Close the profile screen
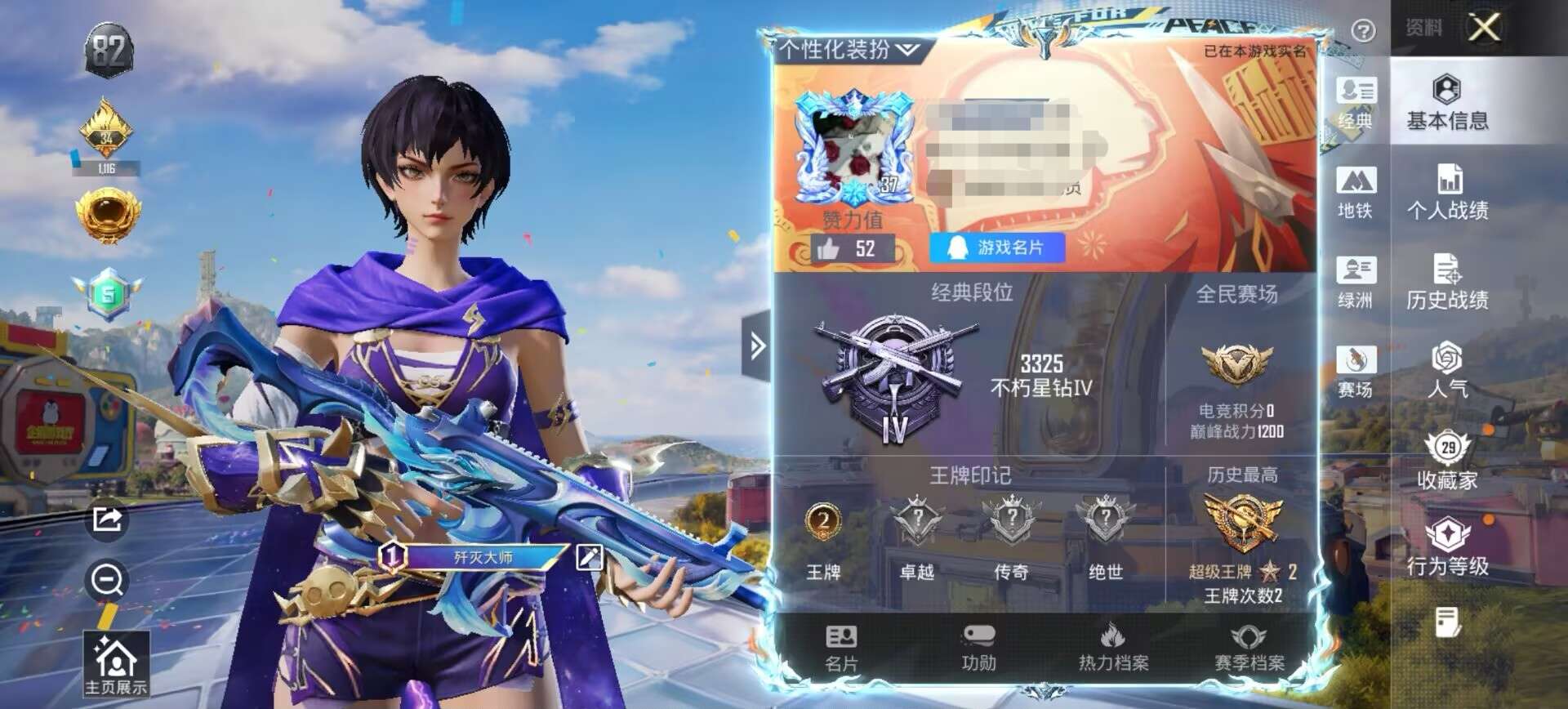Image resolution: width=1568 pixels, height=709 pixels. [x=1484, y=28]
